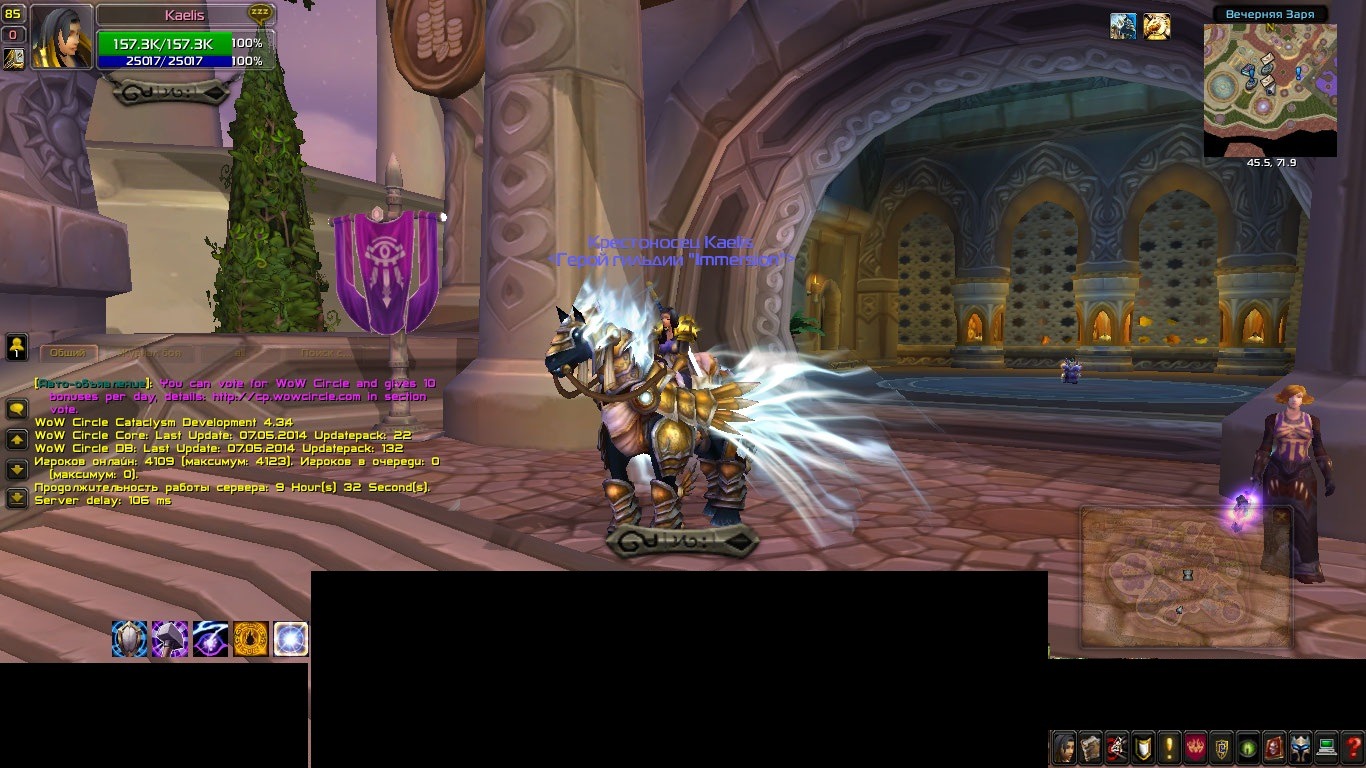The height and width of the screenshot is (768, 1366).
Task: Activate the glowing white orb ability
Action: pyautogui.click(x=290, y=639)
